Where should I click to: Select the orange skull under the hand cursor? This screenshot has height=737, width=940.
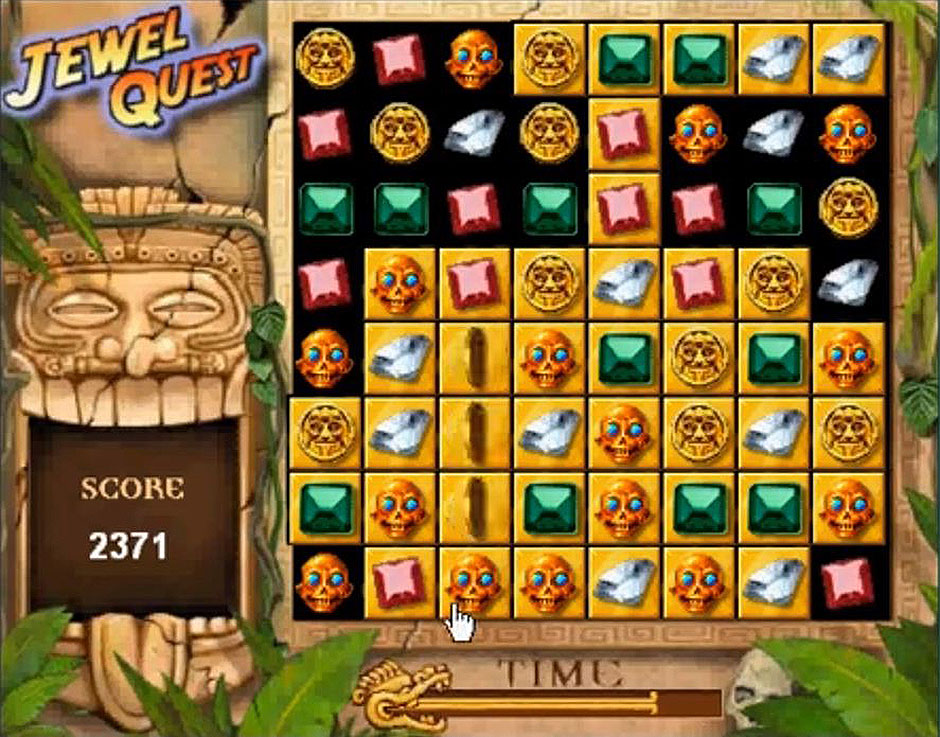(x=473, y=581)
